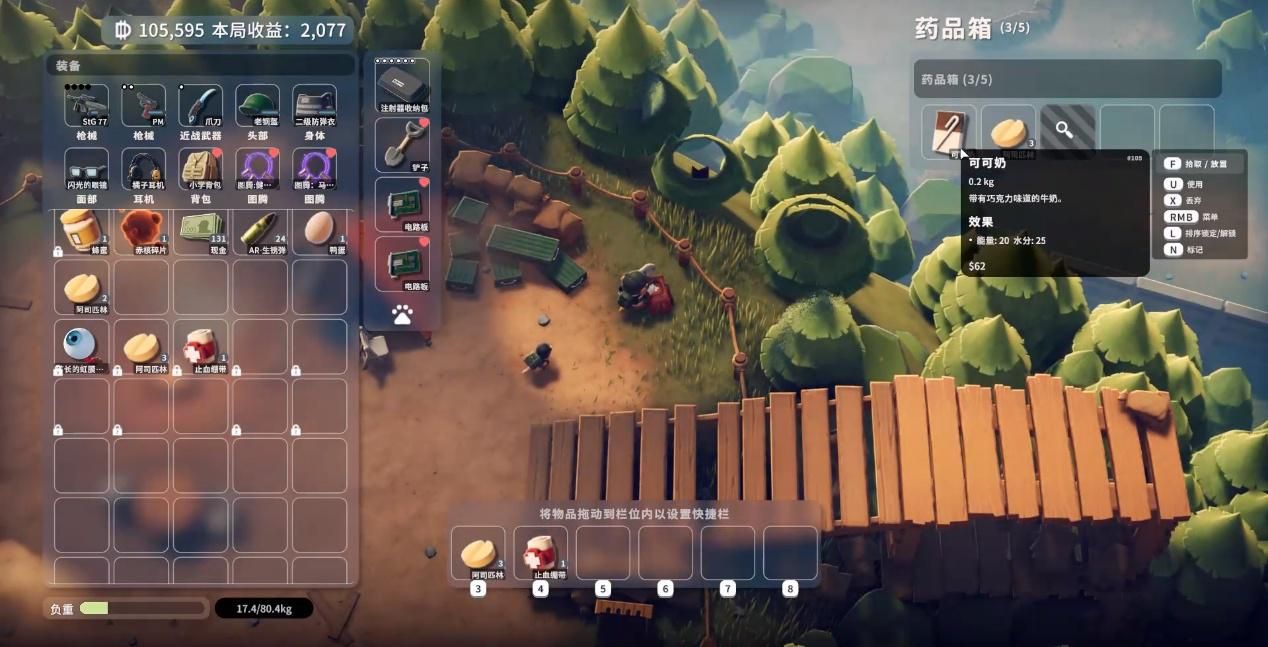
Task: Click the magnifying glass unsearched slot
Action: [x=1067, y=131]
